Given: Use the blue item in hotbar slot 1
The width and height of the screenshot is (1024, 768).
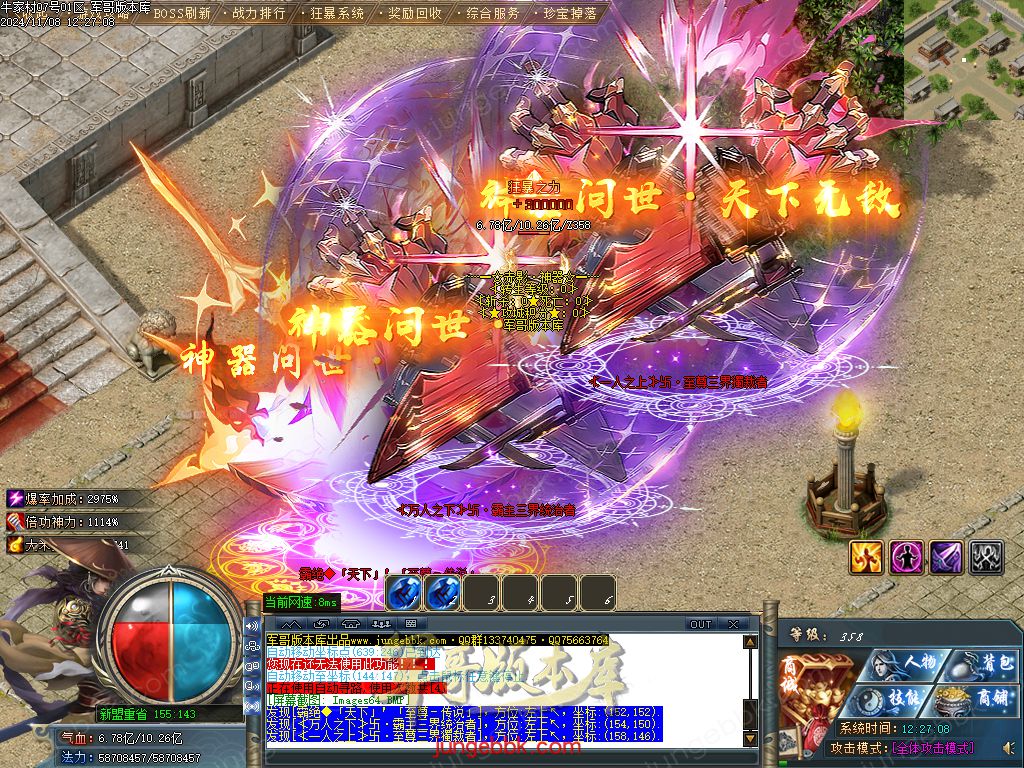Looking at the screenshot, I should click(402, 594).
